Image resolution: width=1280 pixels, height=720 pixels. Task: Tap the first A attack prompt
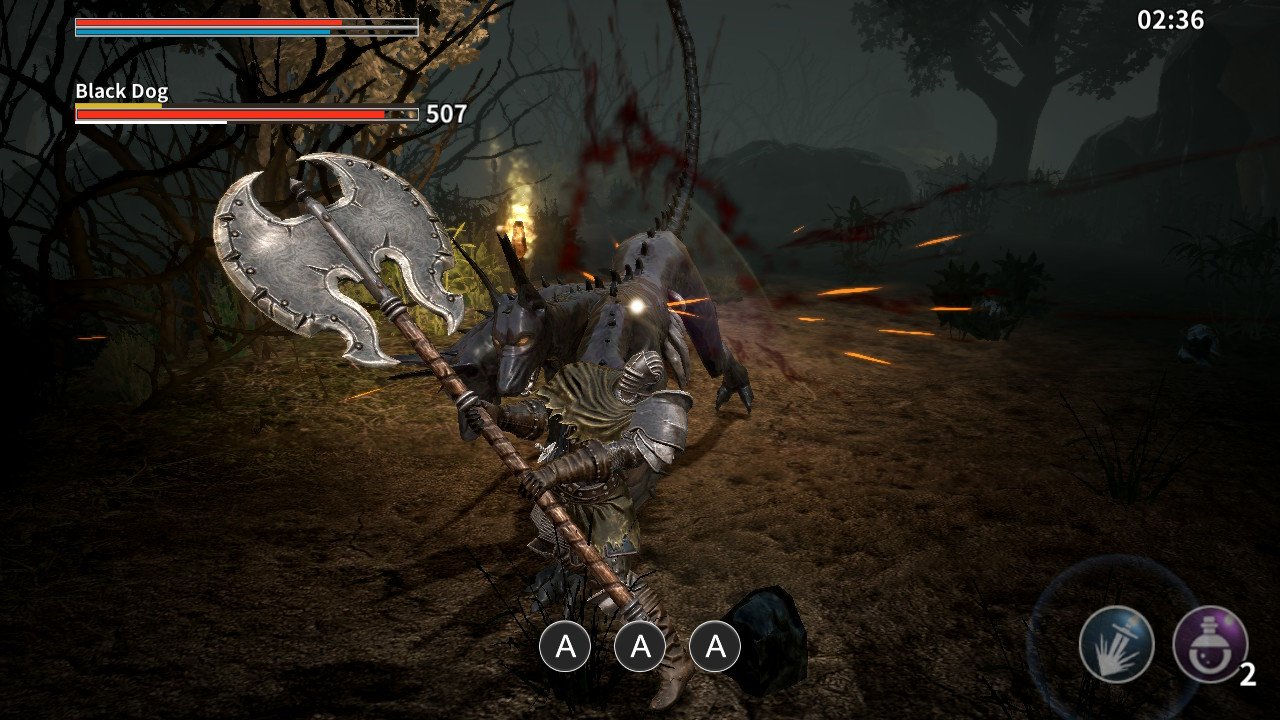tap(567, 647)
